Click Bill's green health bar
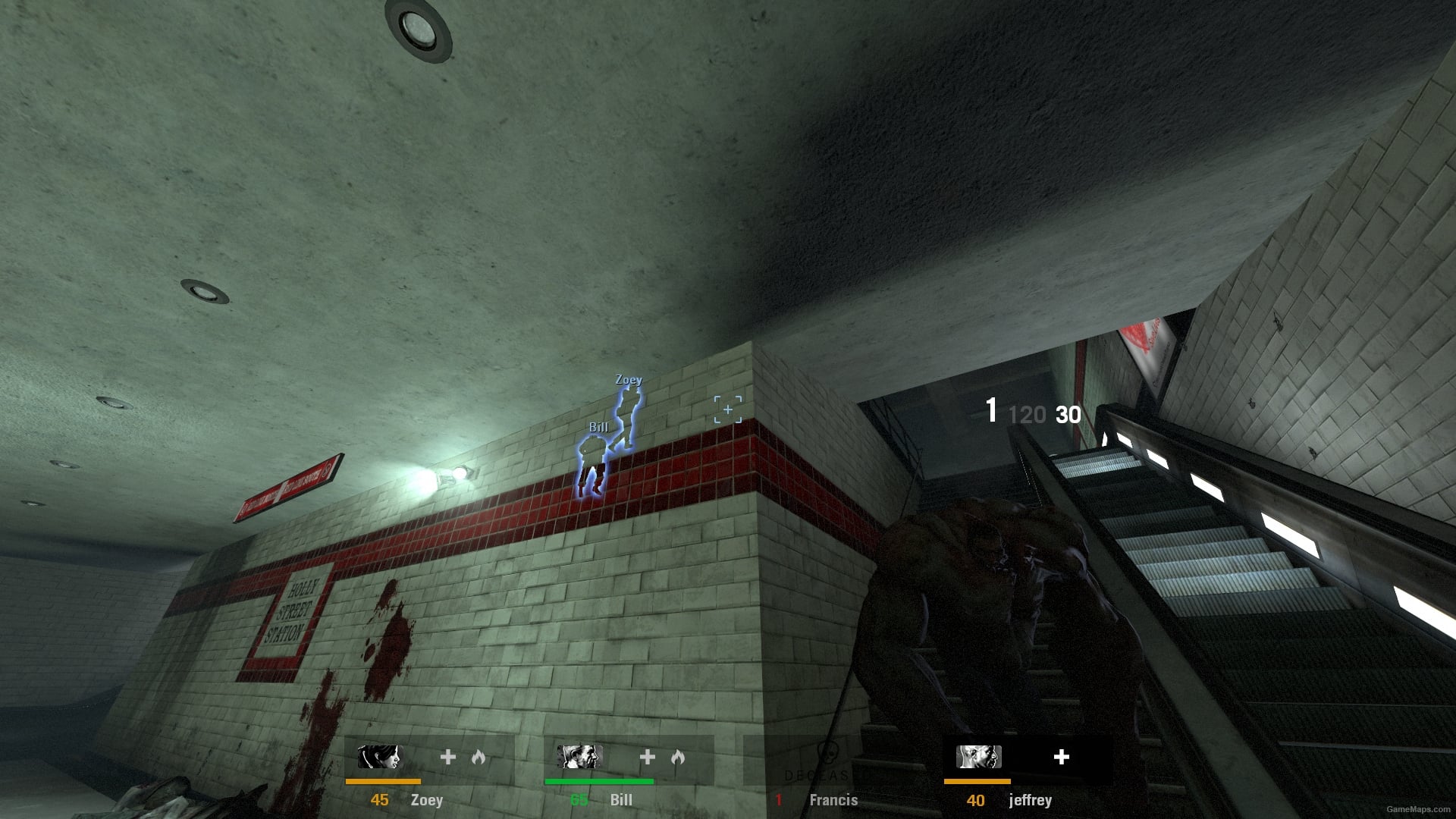 (x=599, y=780)
